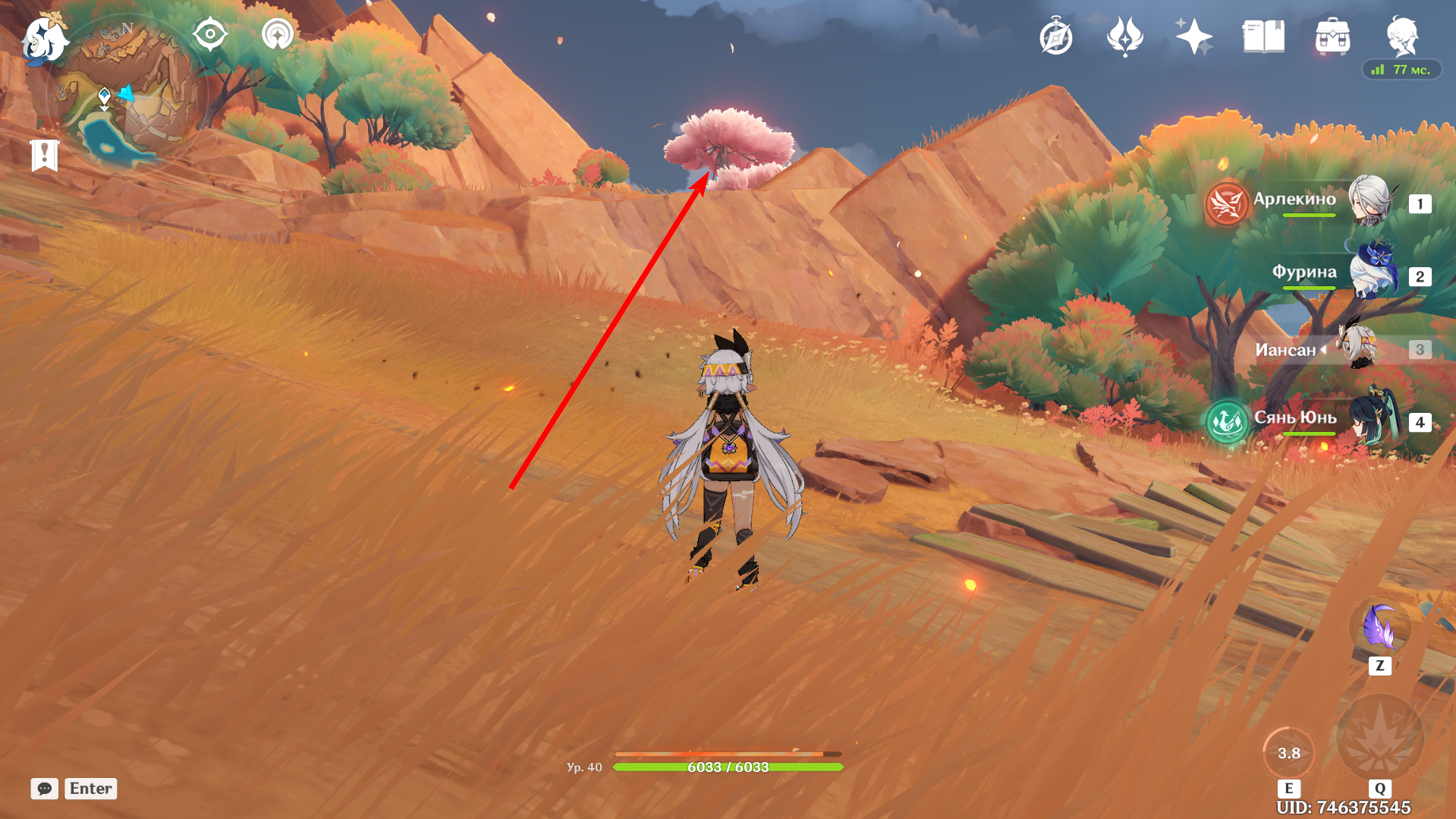
Task: Click the notice banner below the minimap
Action: 46,154
